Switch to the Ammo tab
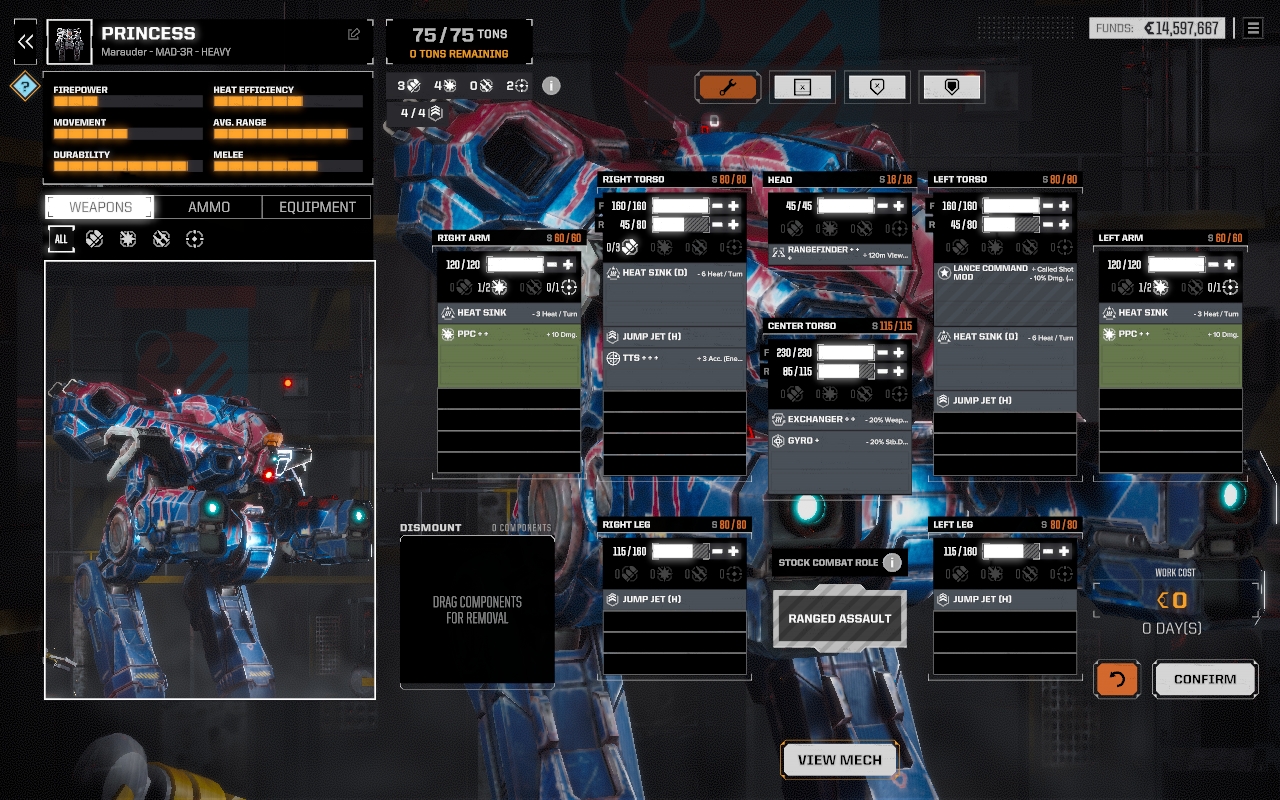 (x=209, y=207)
